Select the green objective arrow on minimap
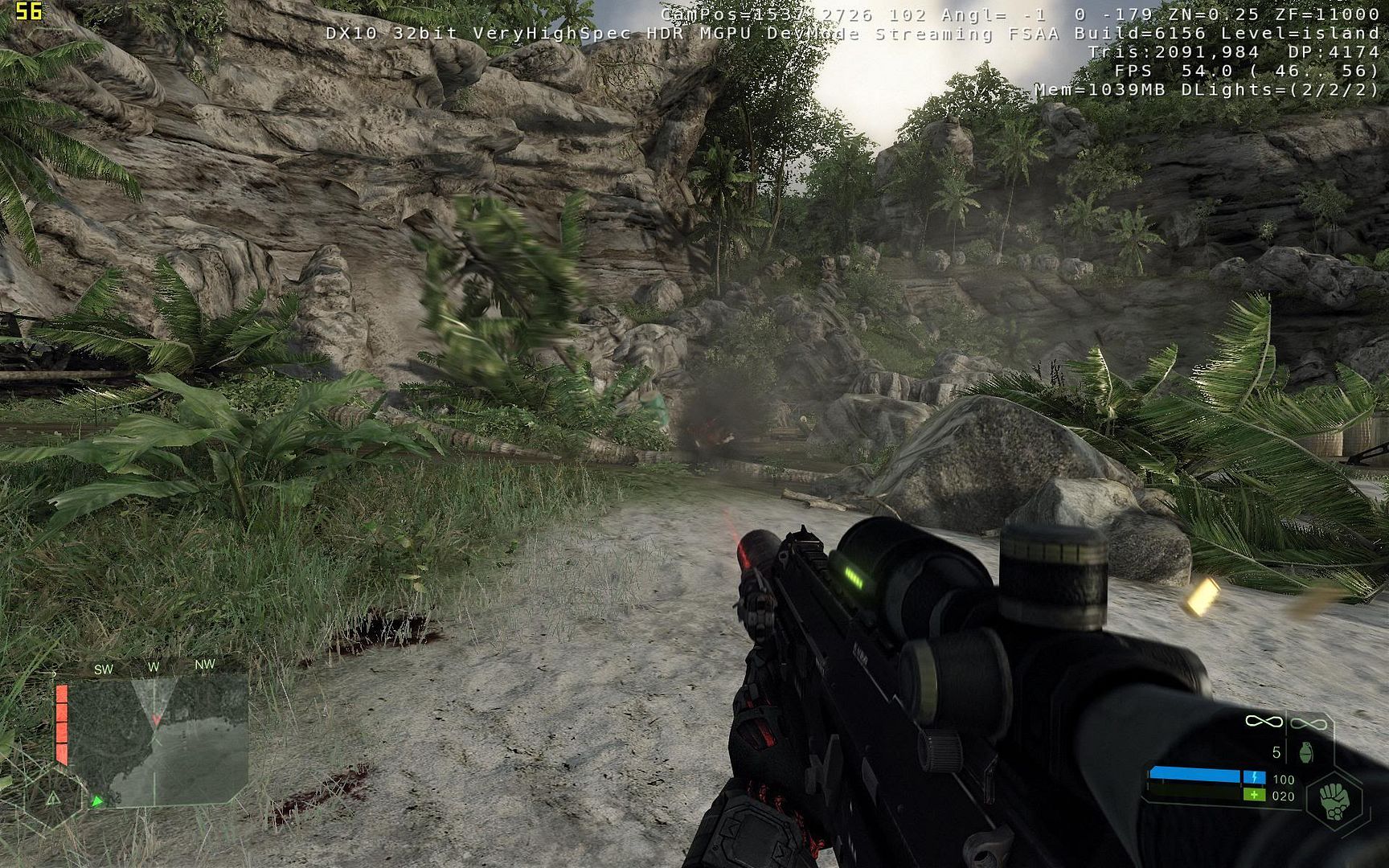Viewport: 1389px width, 868px height. click(x=97, y=800)
